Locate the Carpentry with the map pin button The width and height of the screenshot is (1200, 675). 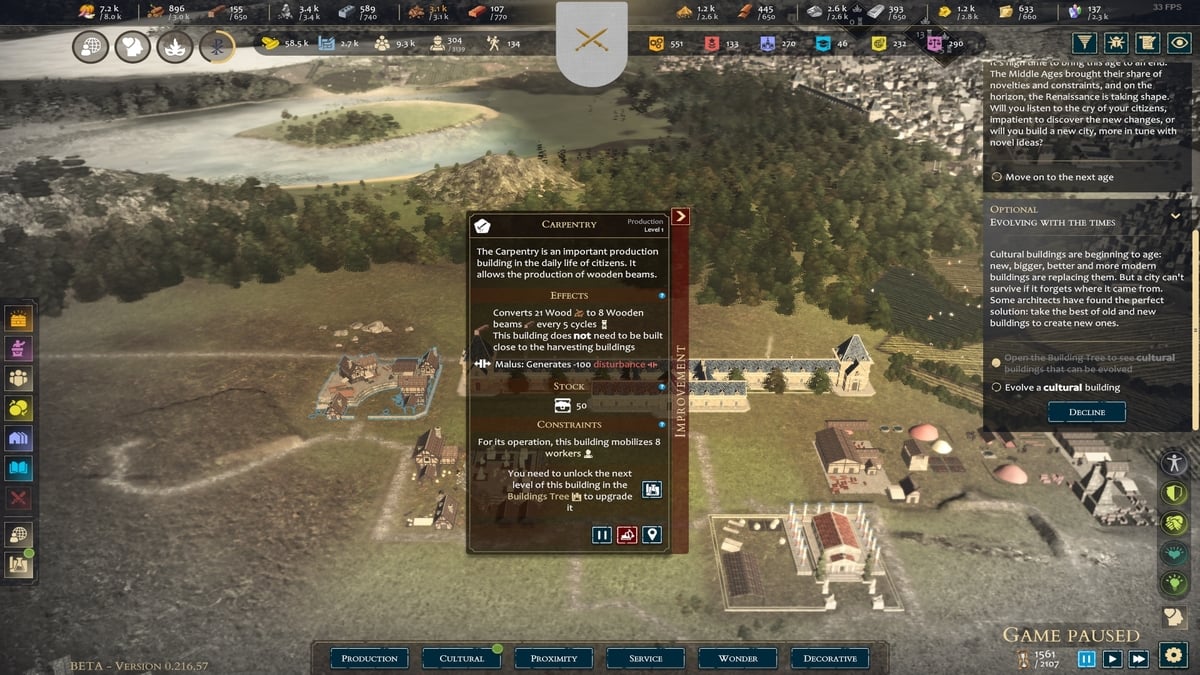coord(652,535)
